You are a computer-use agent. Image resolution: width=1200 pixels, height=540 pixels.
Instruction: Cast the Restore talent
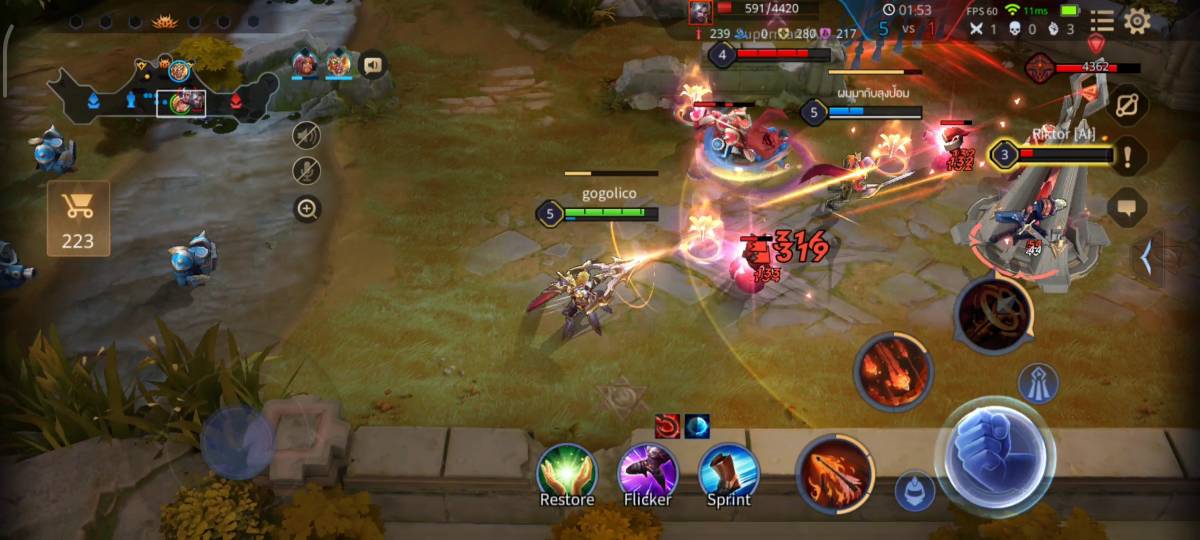point(567,472)
